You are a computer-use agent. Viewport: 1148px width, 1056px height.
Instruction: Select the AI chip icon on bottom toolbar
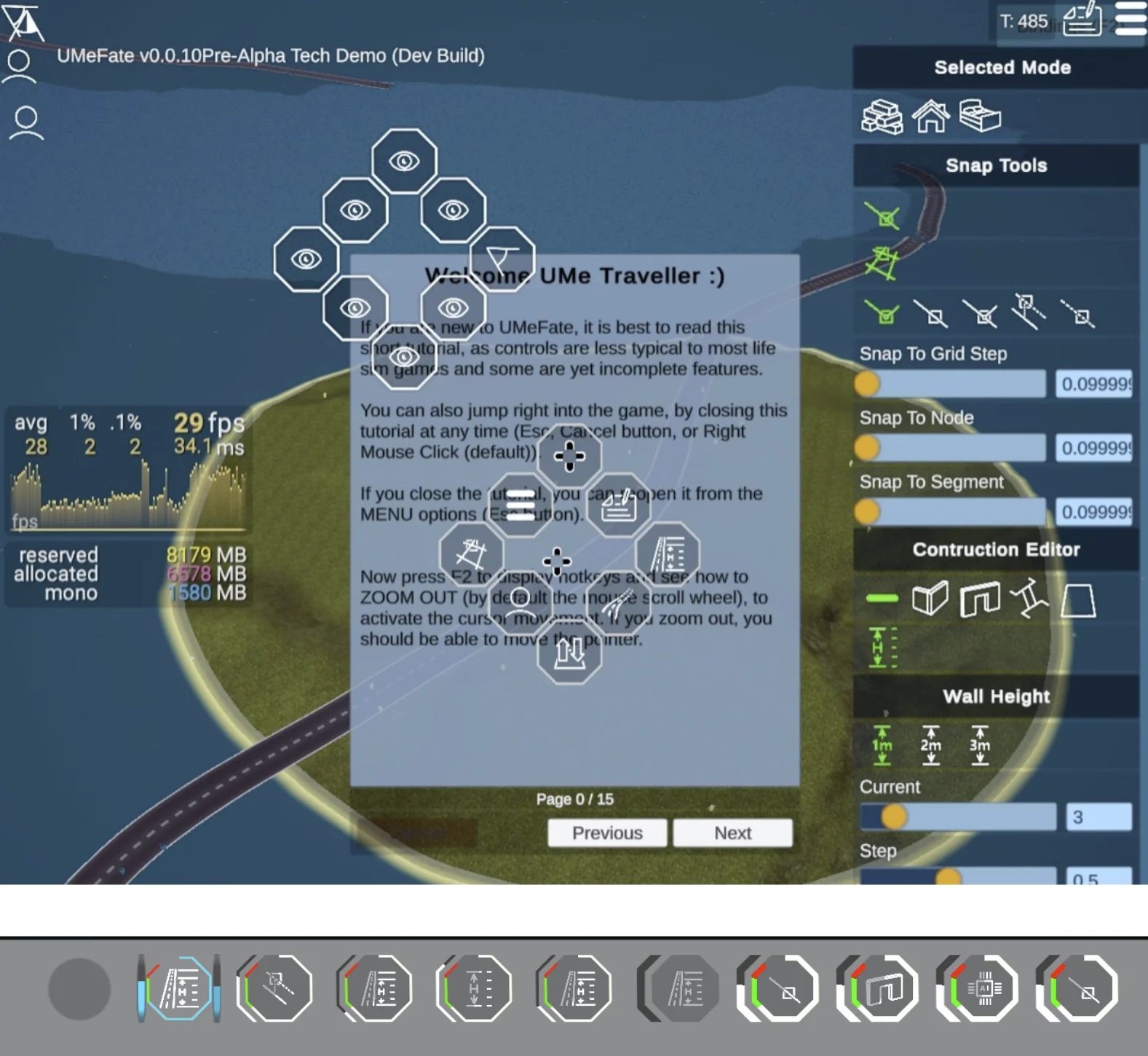pyautogui.click(x=976, y=989)
